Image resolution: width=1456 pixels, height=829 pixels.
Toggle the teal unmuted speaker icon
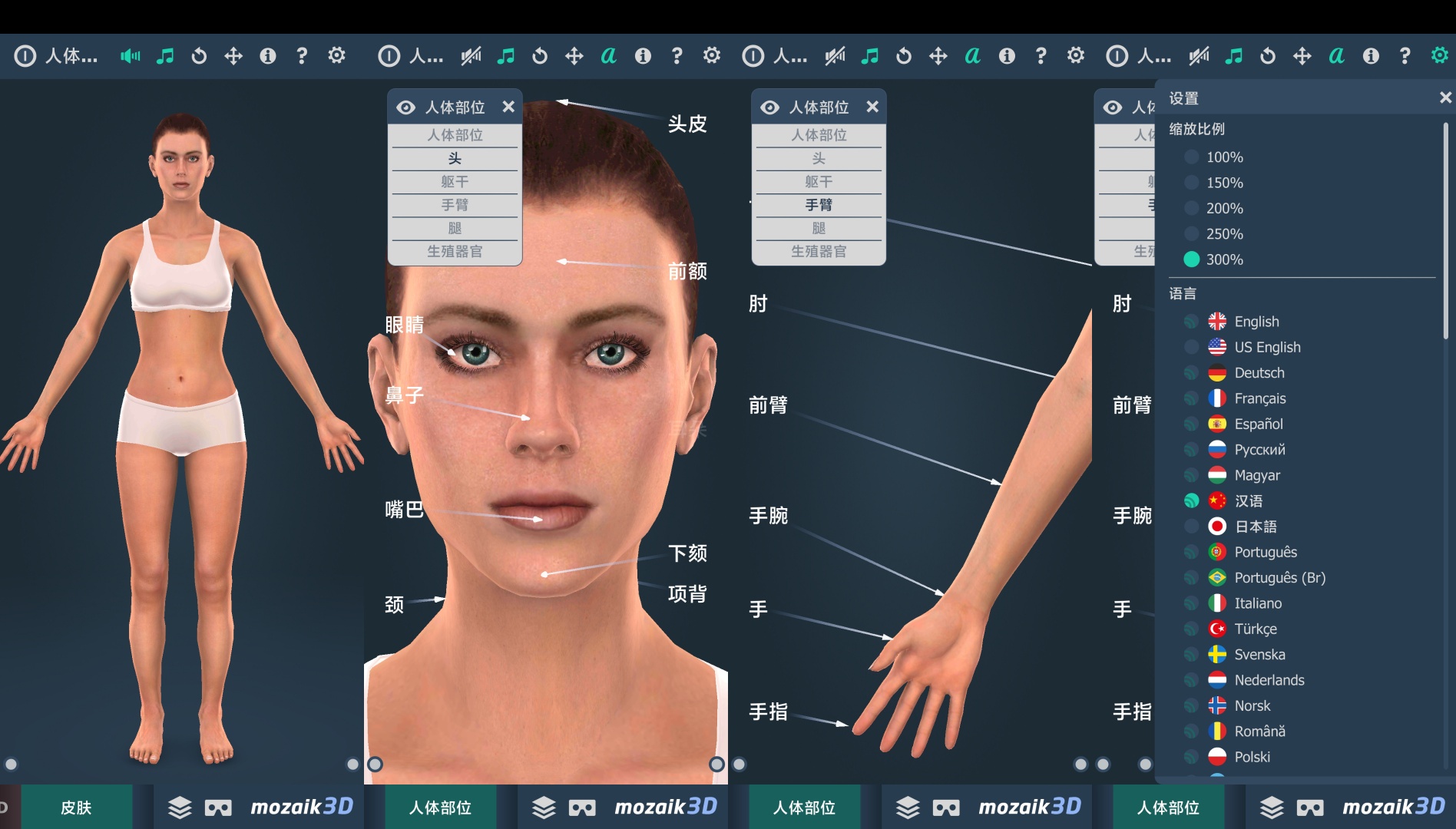pyautogui.click(x=130, y=56)
